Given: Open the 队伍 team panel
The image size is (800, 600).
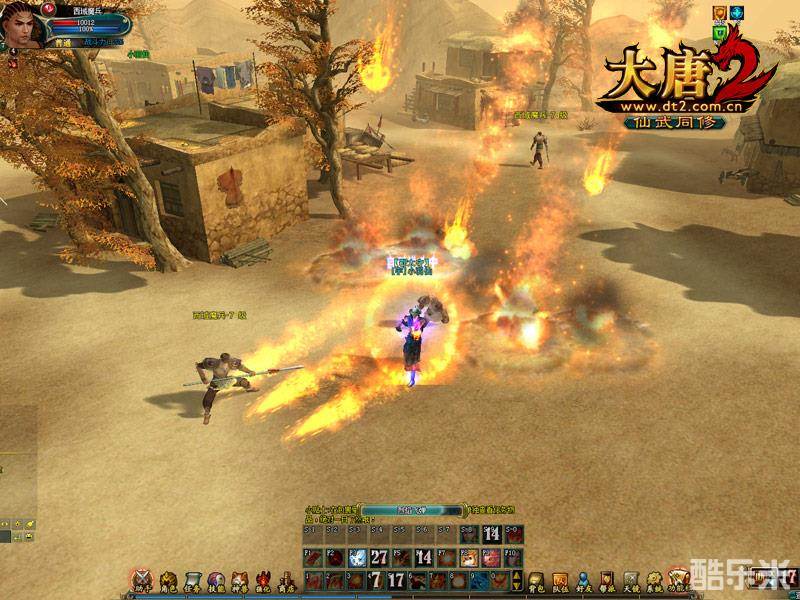Looking at the screenshot, I should (560, 580).
